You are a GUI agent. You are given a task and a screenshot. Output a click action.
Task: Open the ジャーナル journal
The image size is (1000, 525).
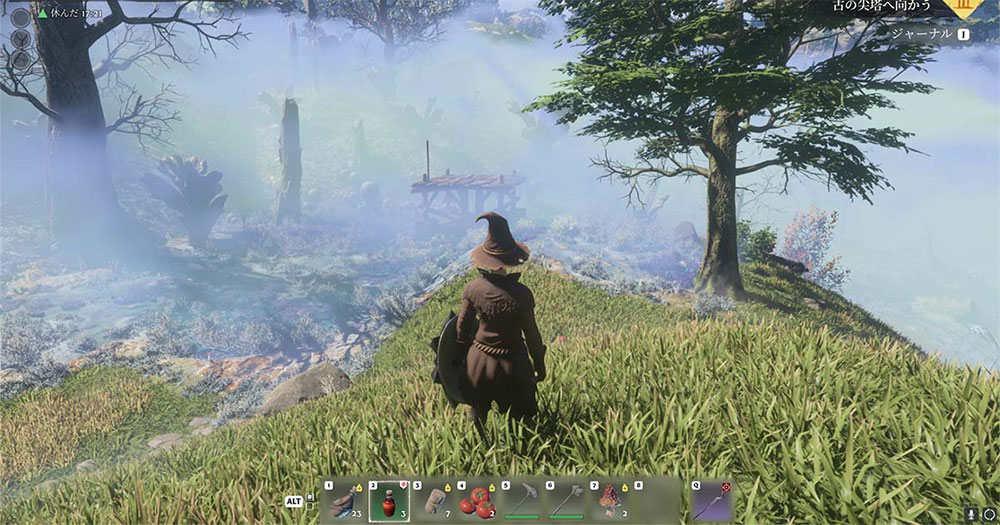click(923, 33)
